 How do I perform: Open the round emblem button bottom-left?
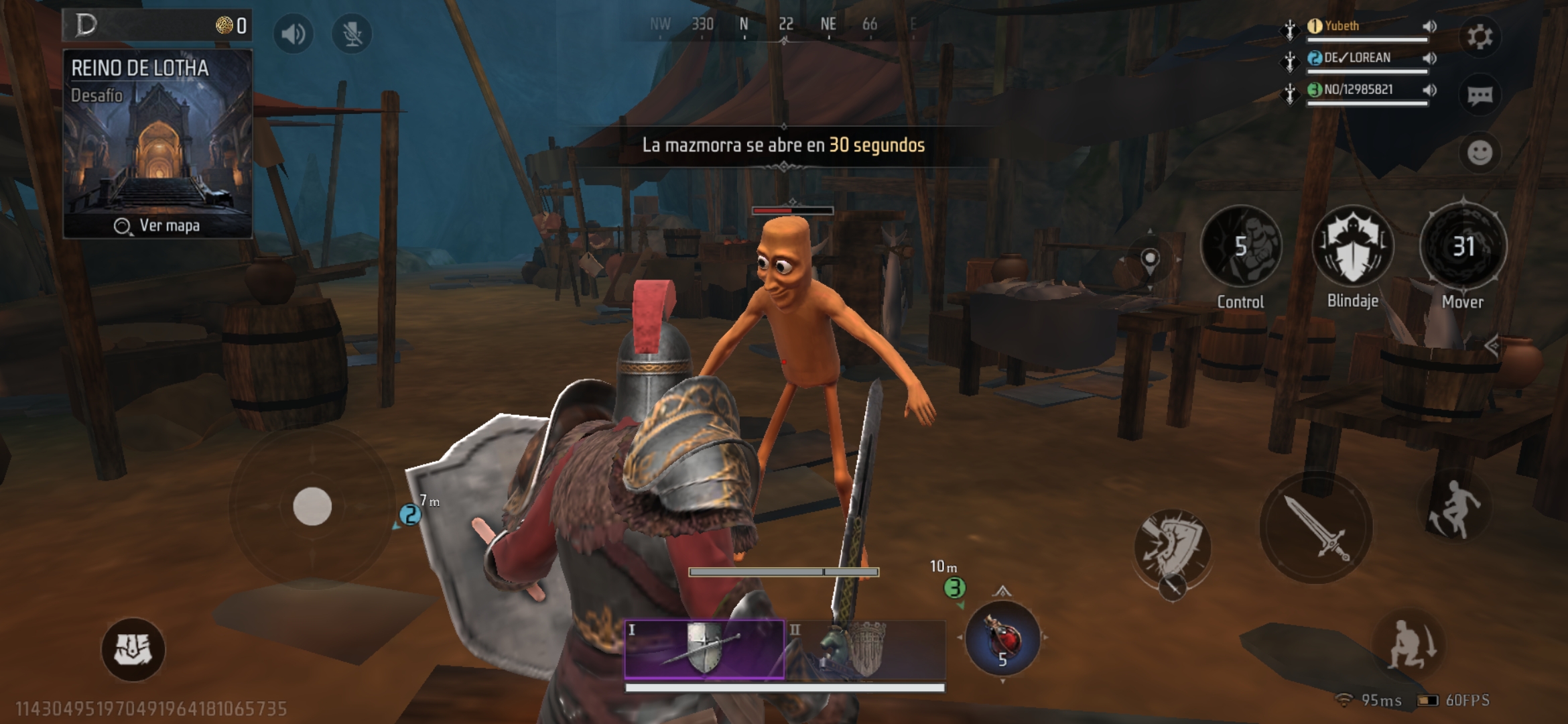coord(133,649)
